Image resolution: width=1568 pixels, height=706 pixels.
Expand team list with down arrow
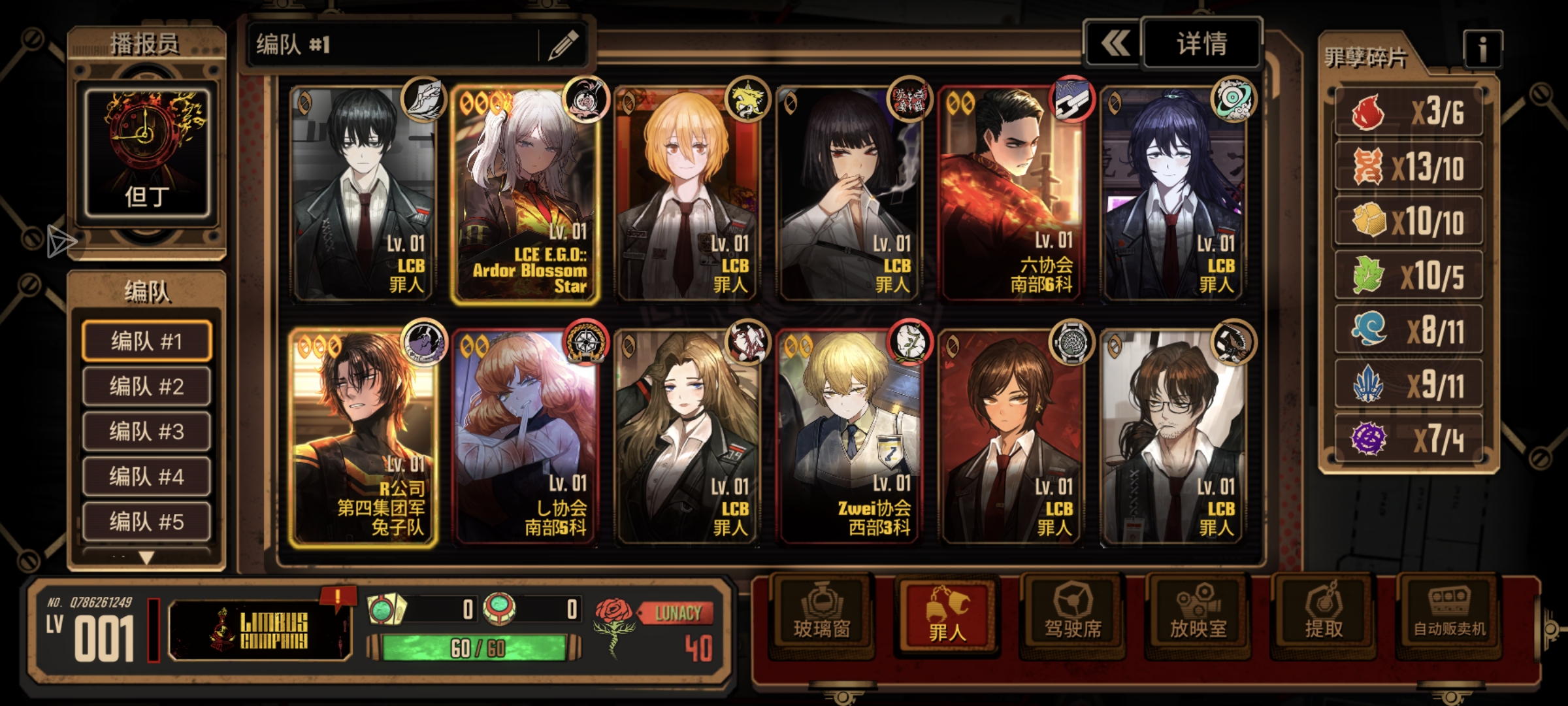pos(146,558)
